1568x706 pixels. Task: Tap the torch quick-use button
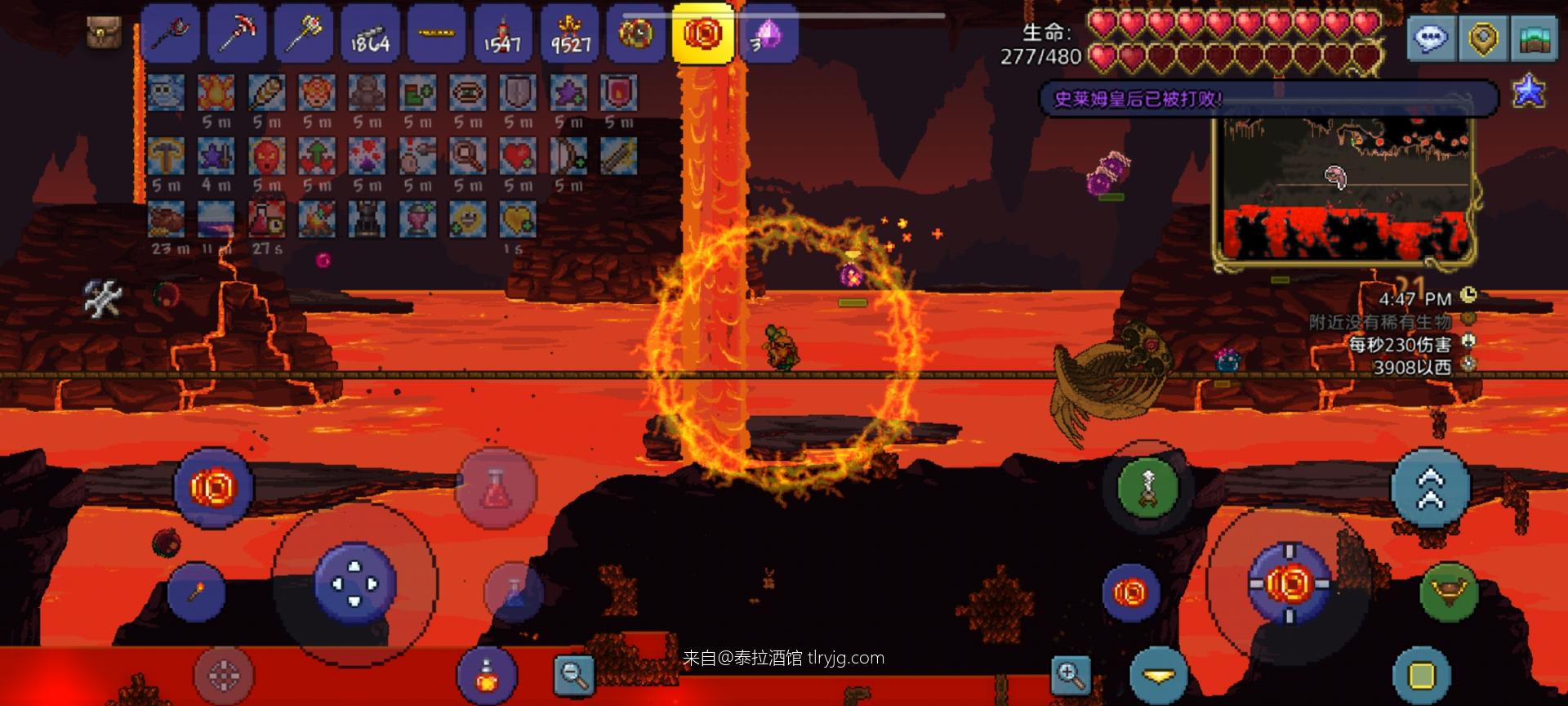click(196, 590)
